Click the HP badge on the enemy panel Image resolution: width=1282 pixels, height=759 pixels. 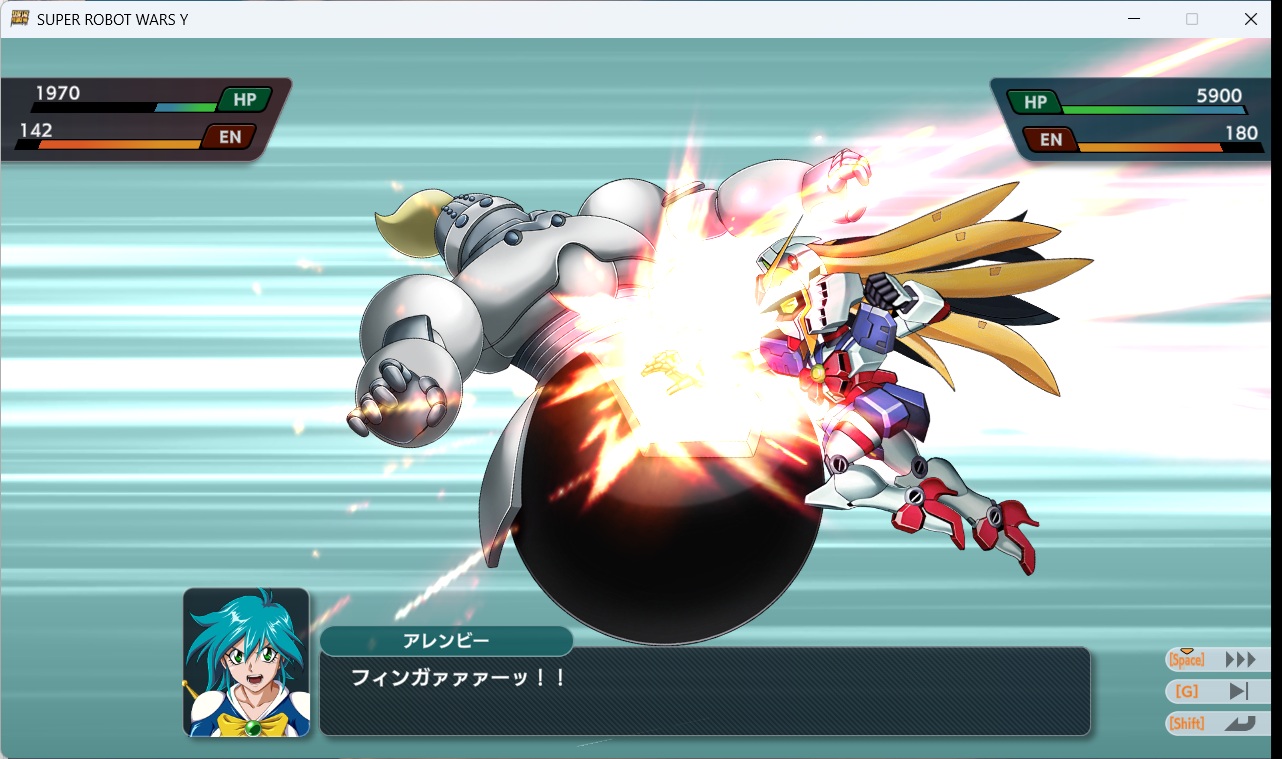pyautogui.click(x=1035, y=101)
